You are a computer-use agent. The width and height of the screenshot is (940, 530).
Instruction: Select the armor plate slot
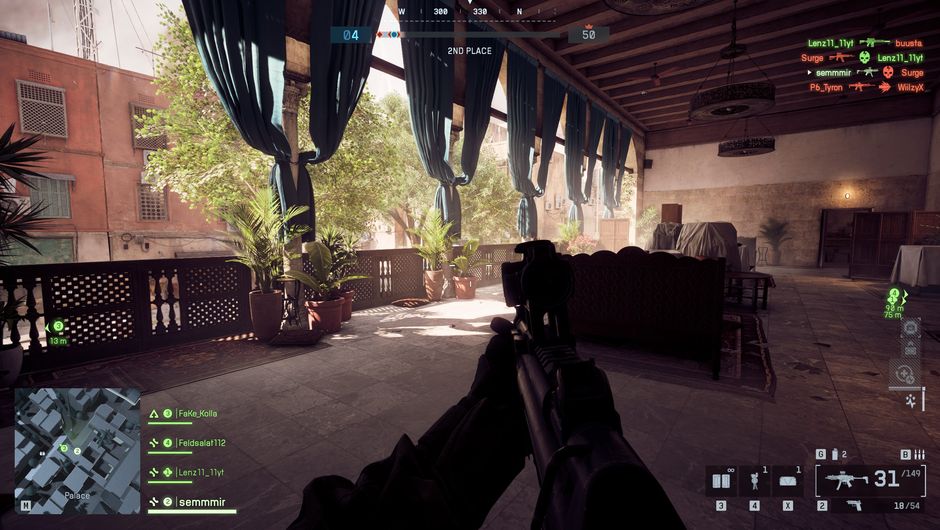789,481
